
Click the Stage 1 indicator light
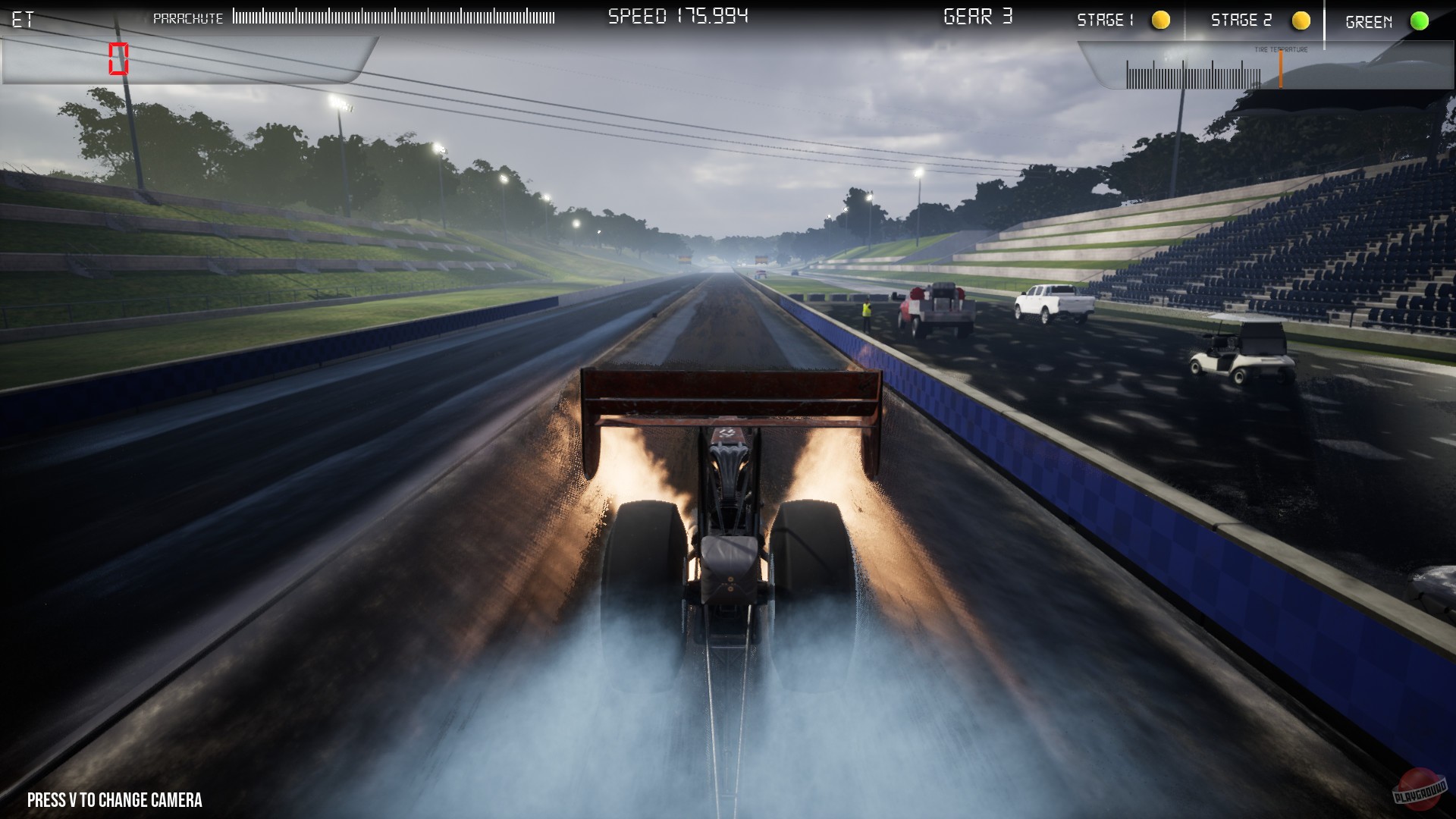[x=1160, y=20]
